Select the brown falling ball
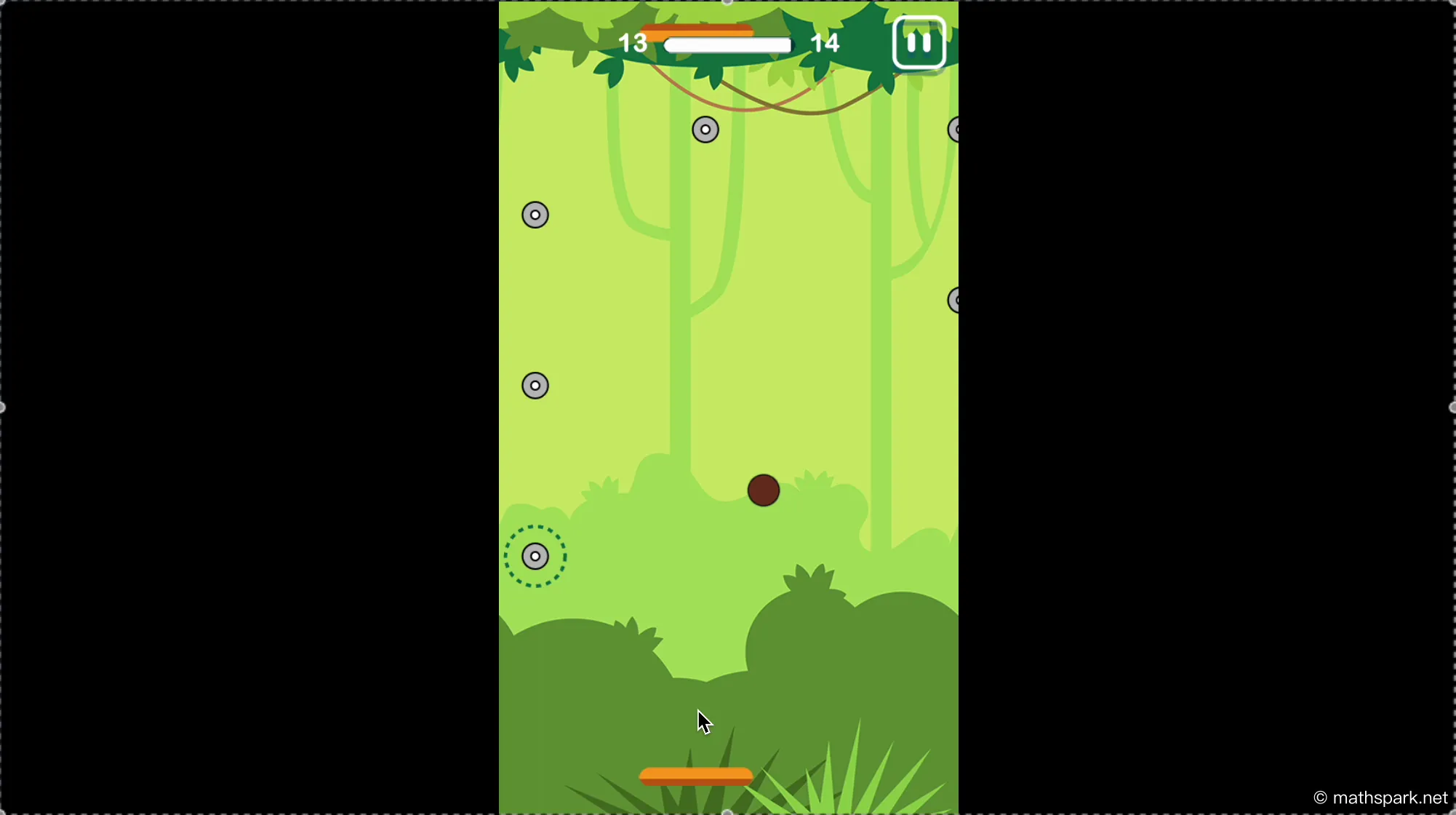This screenshot has width=1456, height=815. (764, 490)
